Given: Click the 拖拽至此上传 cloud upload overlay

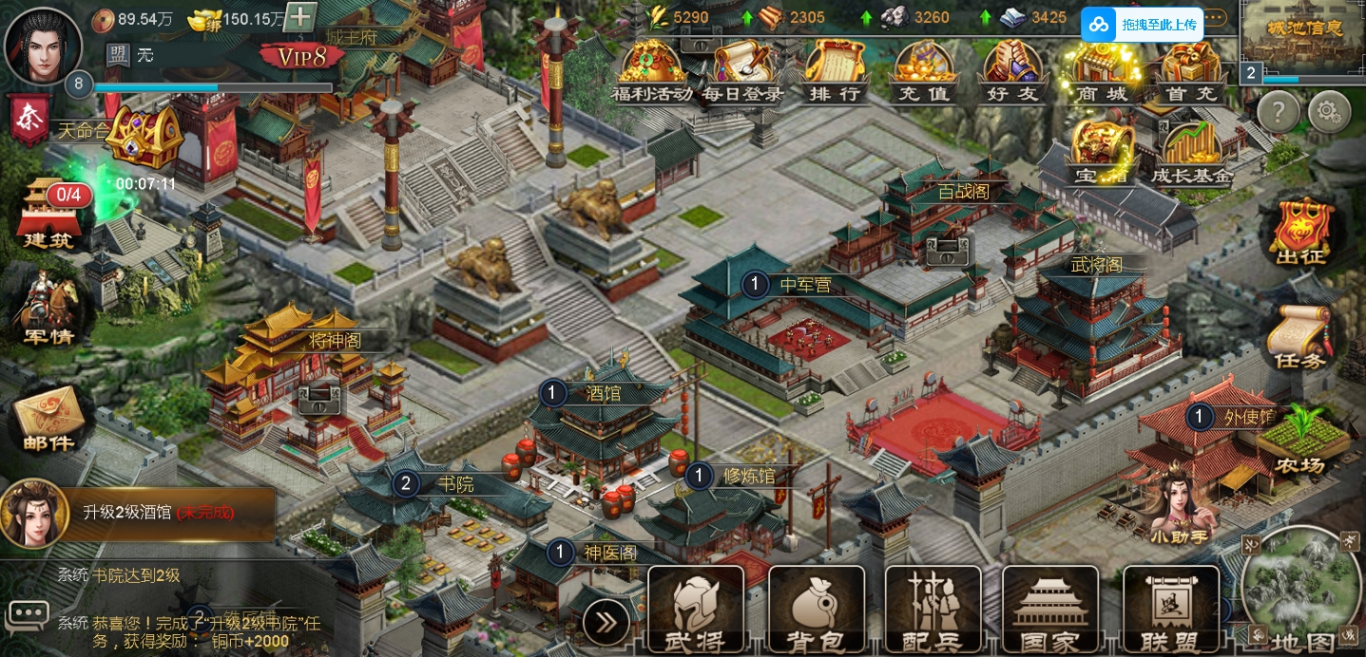Looking at the screenshot, I should [x=1143, y=25].
